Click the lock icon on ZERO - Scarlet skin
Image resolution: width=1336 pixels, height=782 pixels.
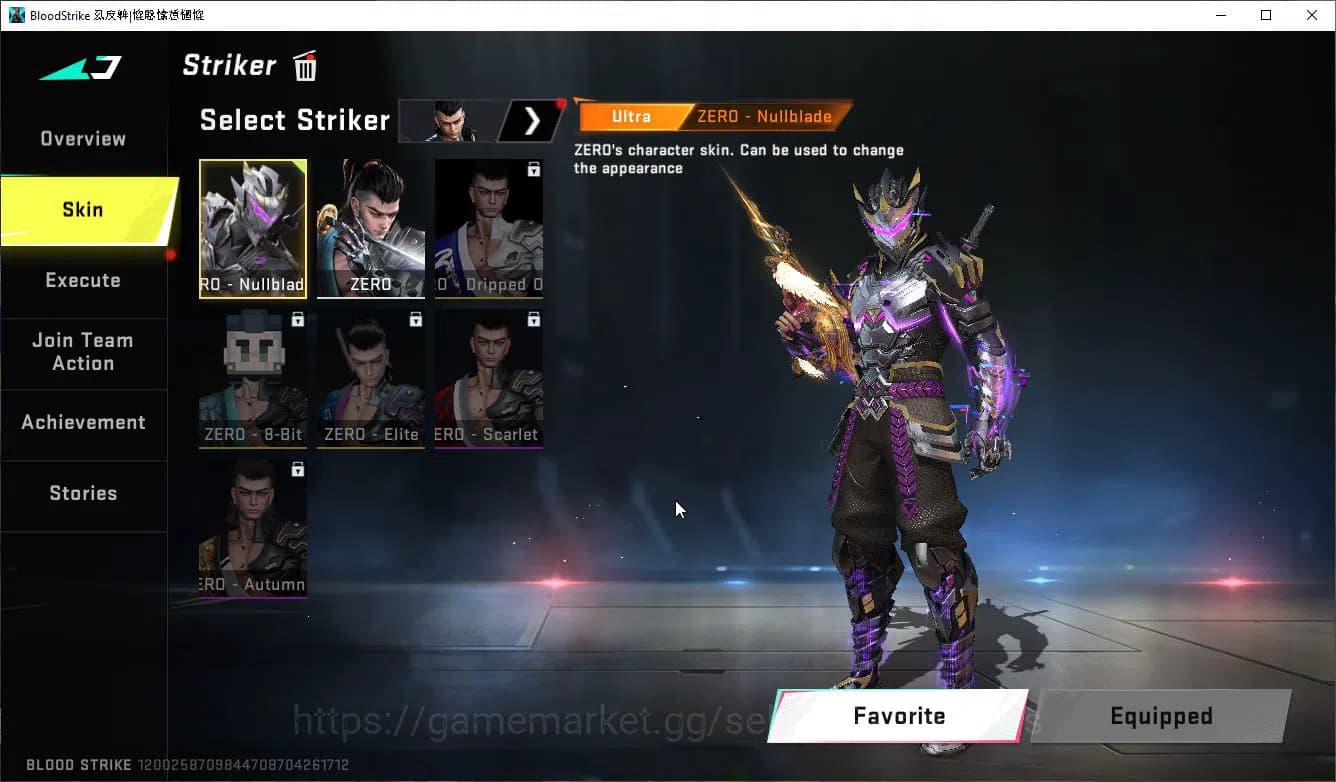532,319
